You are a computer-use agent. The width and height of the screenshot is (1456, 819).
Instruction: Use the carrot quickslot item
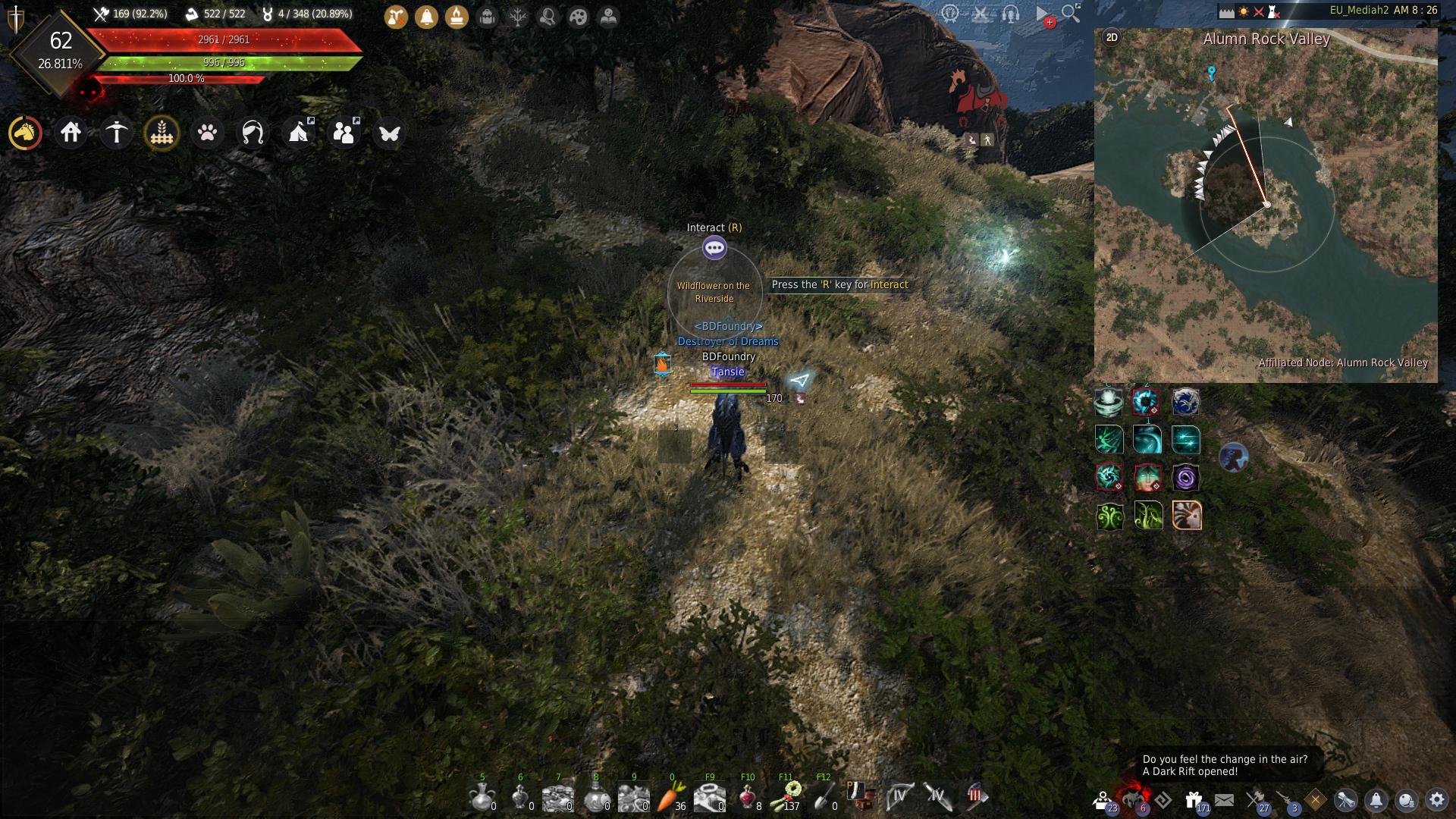pos(670,796)
